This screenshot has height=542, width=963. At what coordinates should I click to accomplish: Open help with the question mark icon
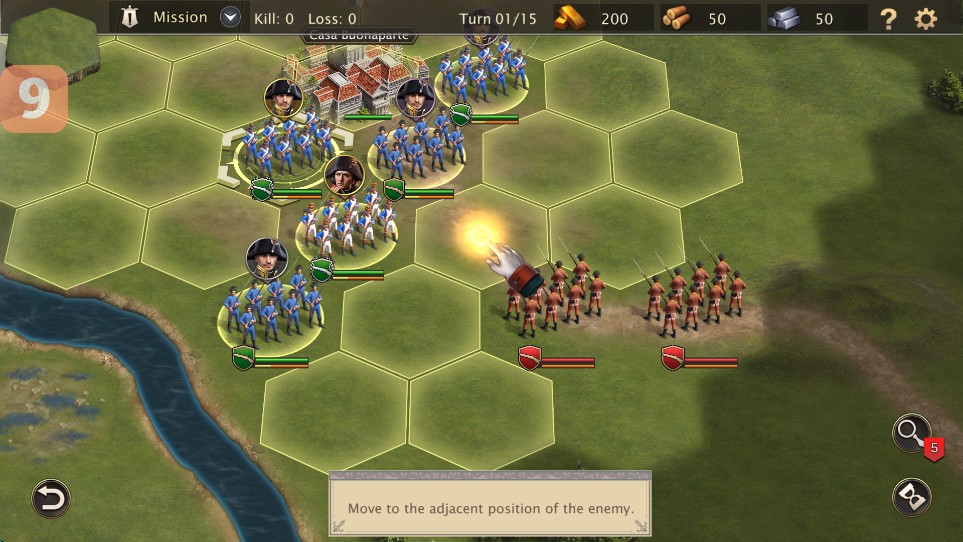pyautogui.click(x=887, y=18)
